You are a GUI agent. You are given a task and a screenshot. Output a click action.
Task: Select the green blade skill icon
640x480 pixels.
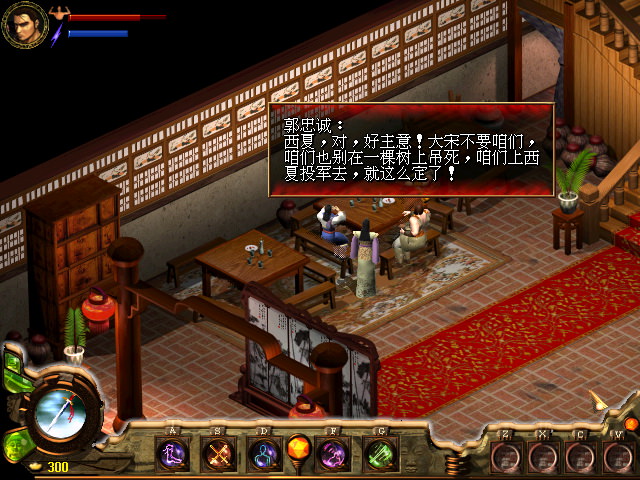[379, 455]
